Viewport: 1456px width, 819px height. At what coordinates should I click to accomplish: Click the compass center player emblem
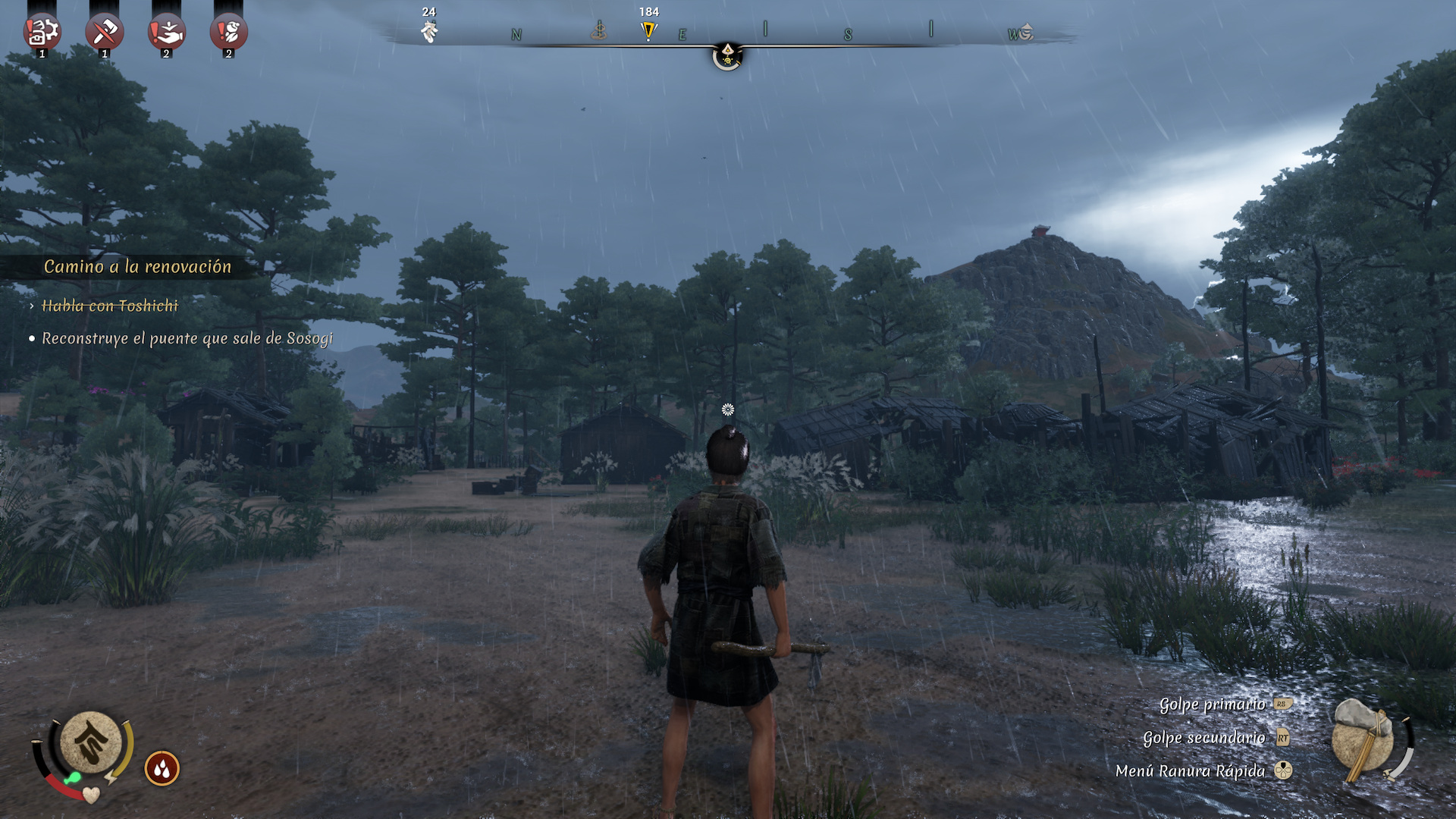coord(727,55)
